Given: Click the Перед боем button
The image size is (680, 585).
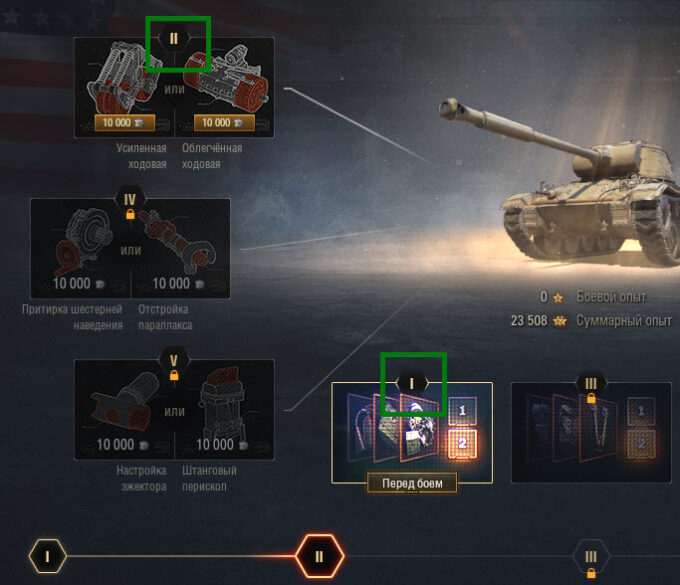Looking at the screenshot, I should coord(412,483).
